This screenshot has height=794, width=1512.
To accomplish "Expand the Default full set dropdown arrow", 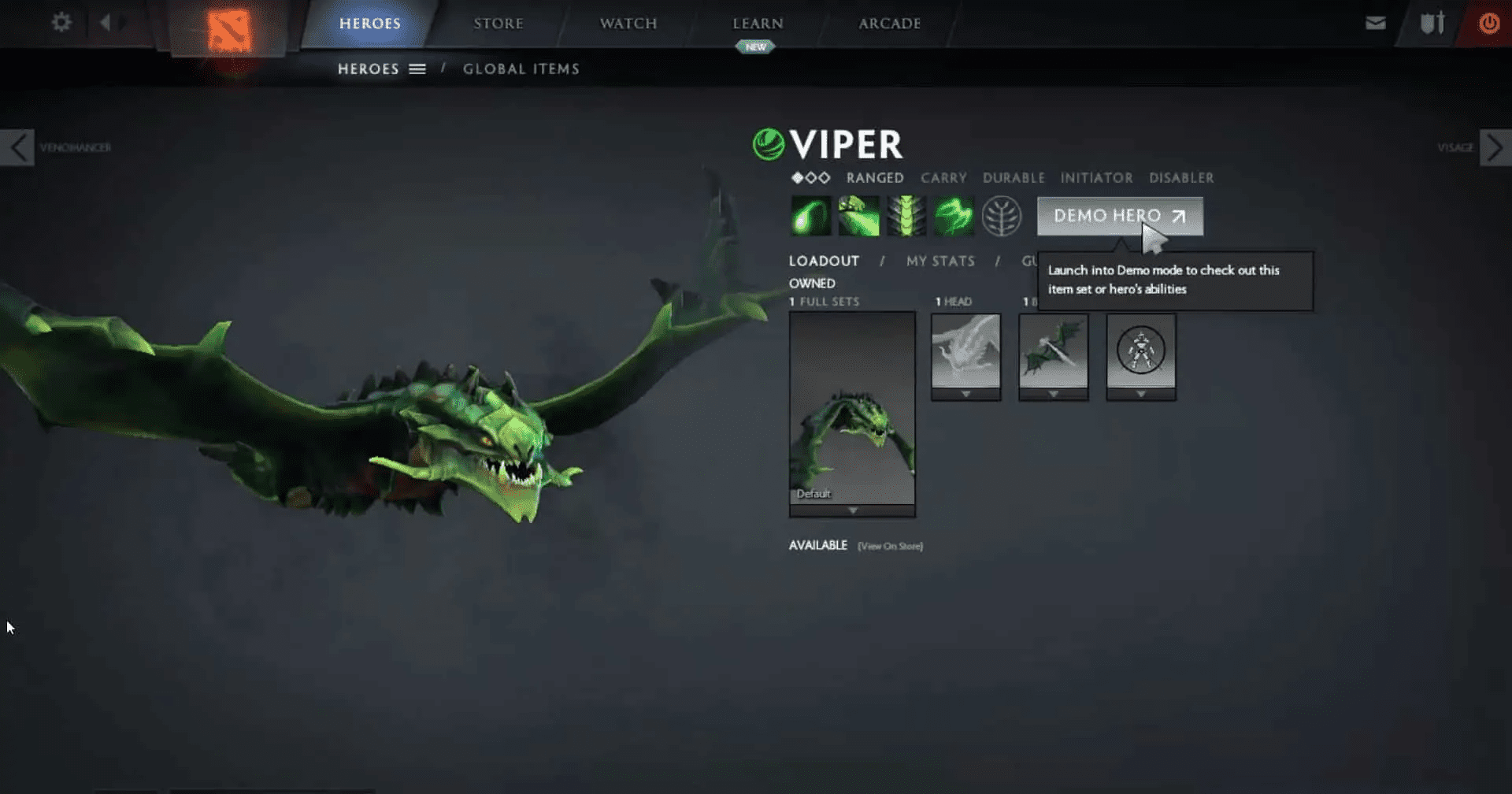I will [852, 510].
